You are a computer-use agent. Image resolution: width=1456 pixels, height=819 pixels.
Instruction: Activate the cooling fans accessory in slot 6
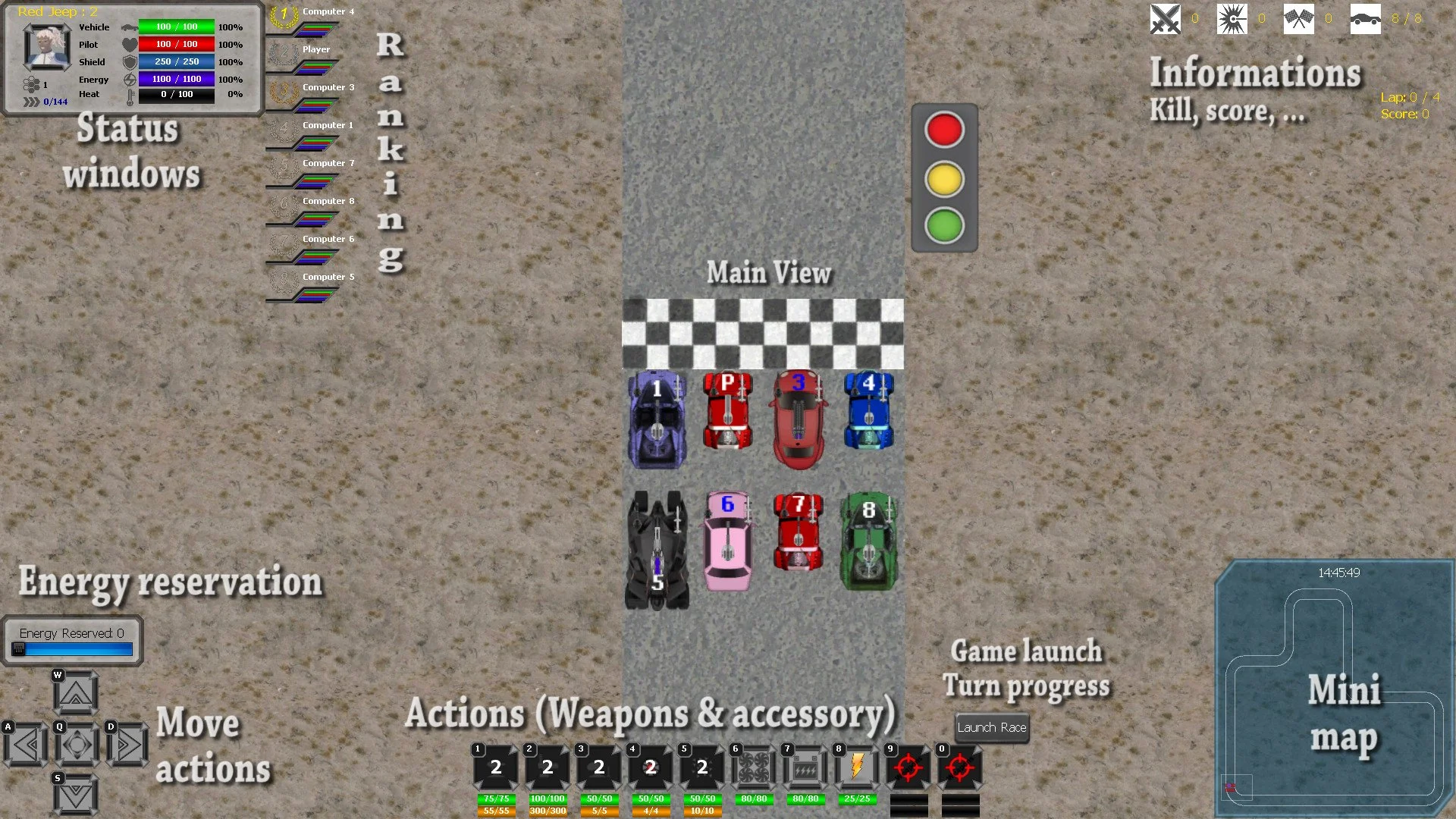tap(754, 768)
